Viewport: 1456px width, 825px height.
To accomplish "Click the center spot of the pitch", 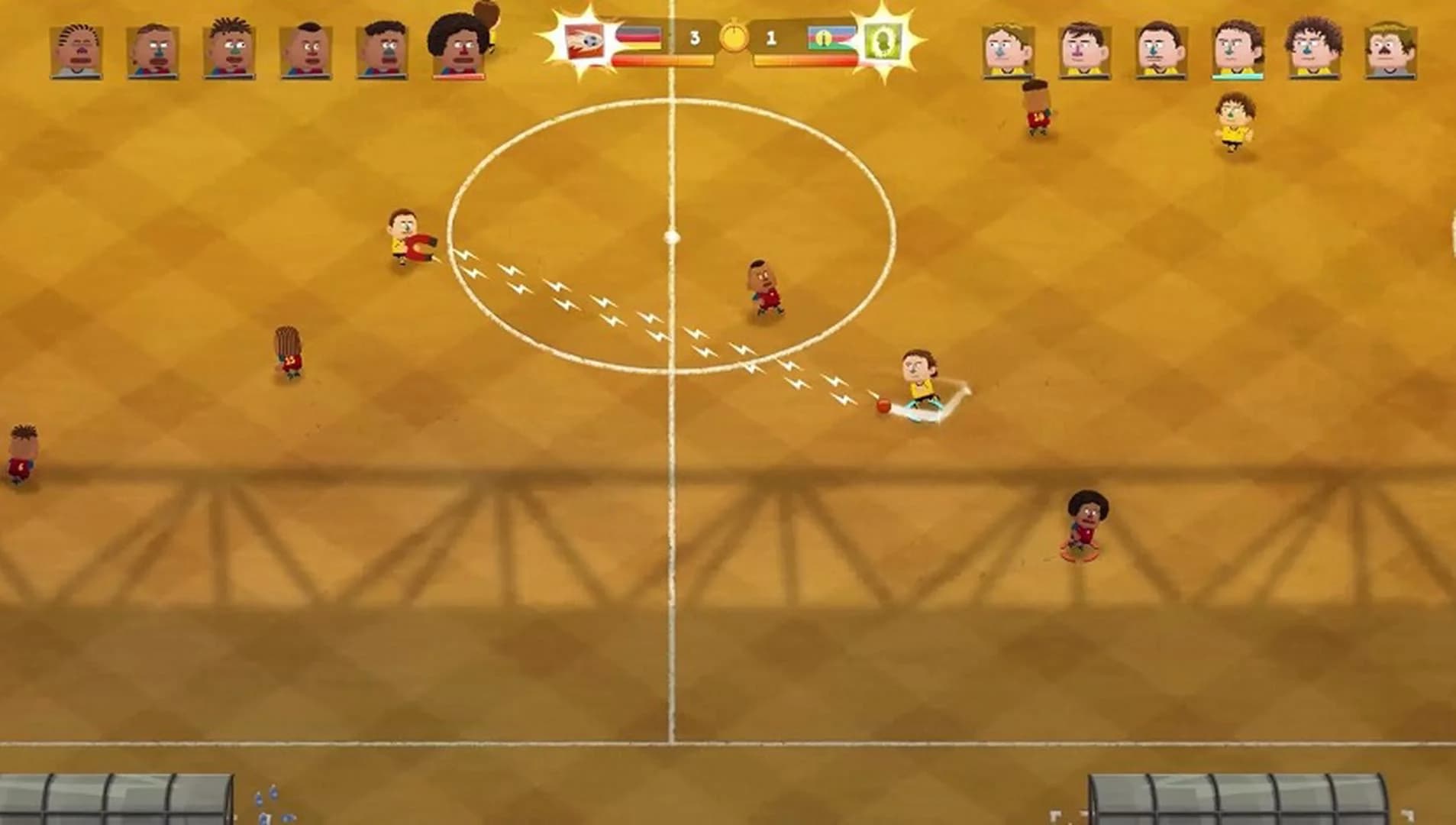I will [x=672, y=238].
